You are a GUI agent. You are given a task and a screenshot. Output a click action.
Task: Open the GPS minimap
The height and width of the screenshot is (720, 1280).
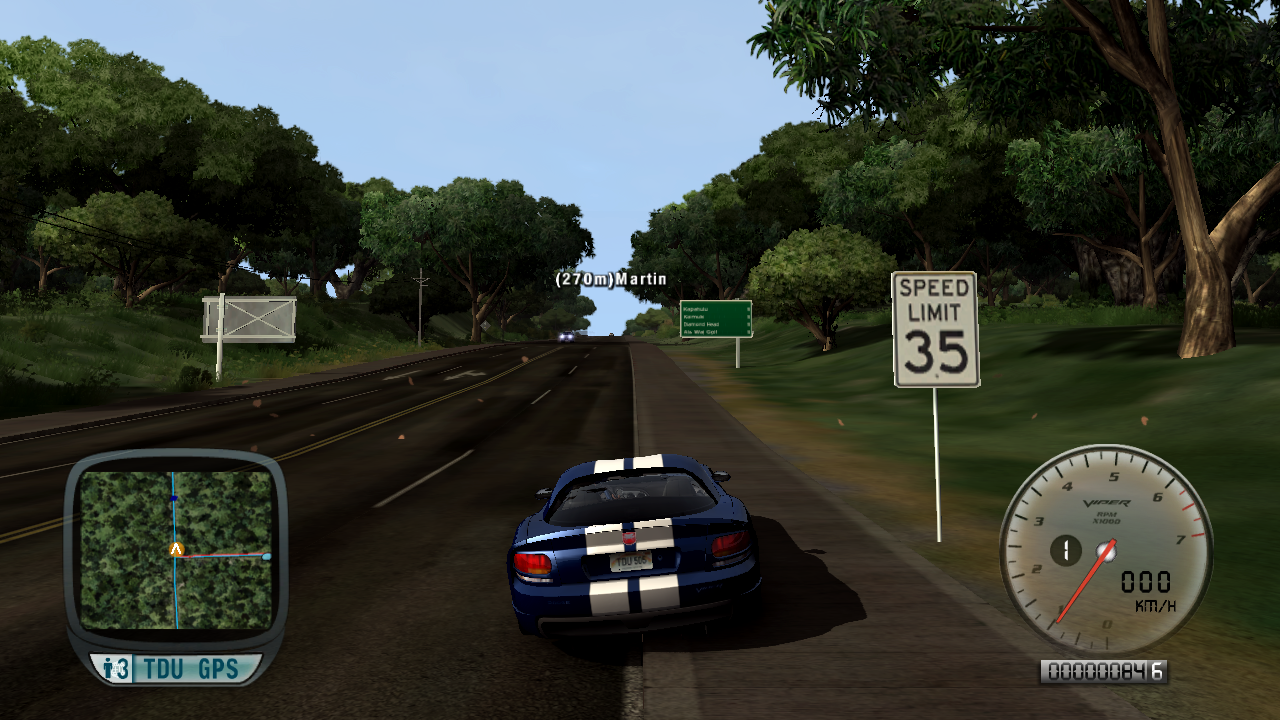tap(176, 550)
